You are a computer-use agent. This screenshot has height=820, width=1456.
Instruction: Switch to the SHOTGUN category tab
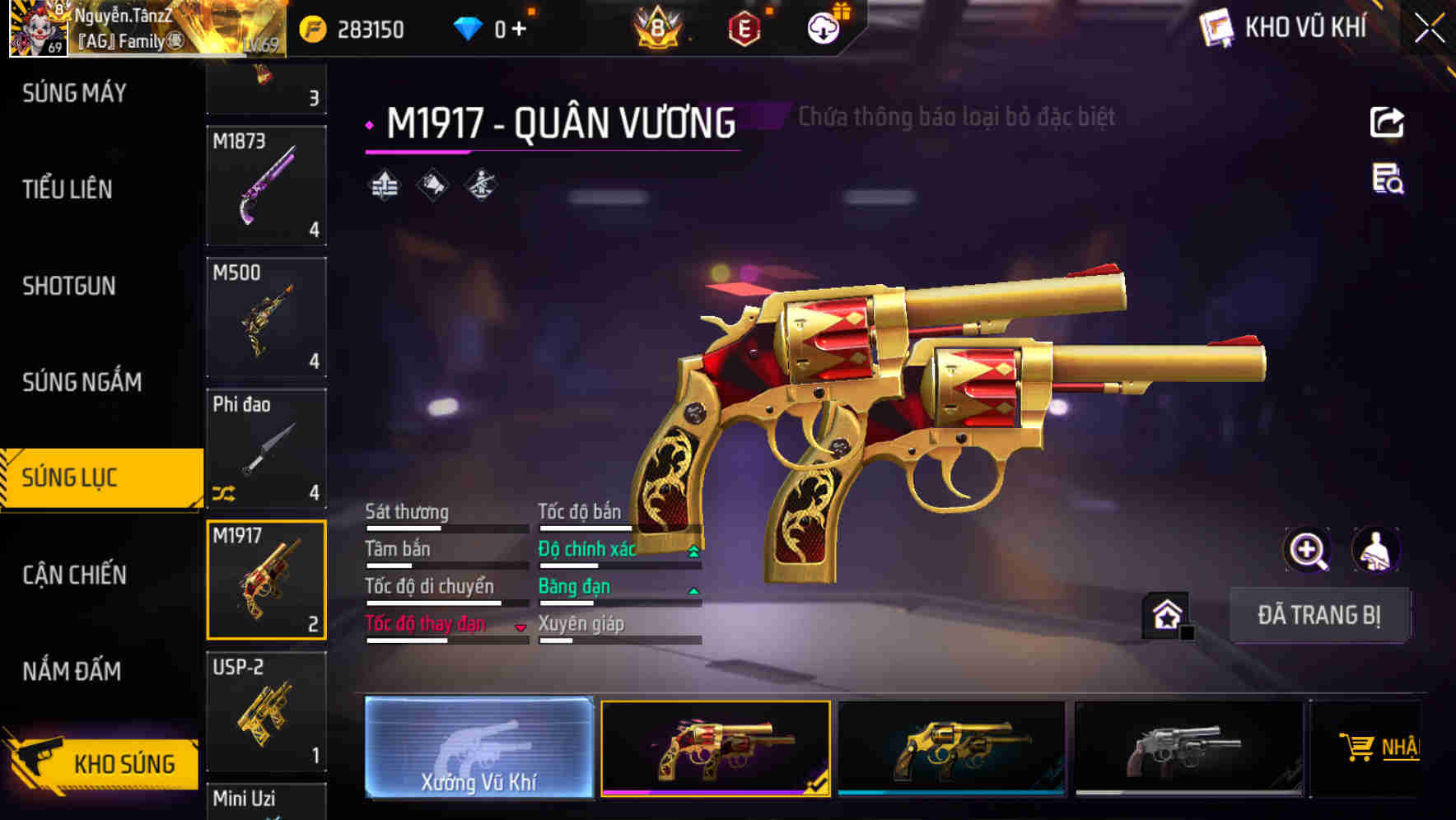click(68, 286)
